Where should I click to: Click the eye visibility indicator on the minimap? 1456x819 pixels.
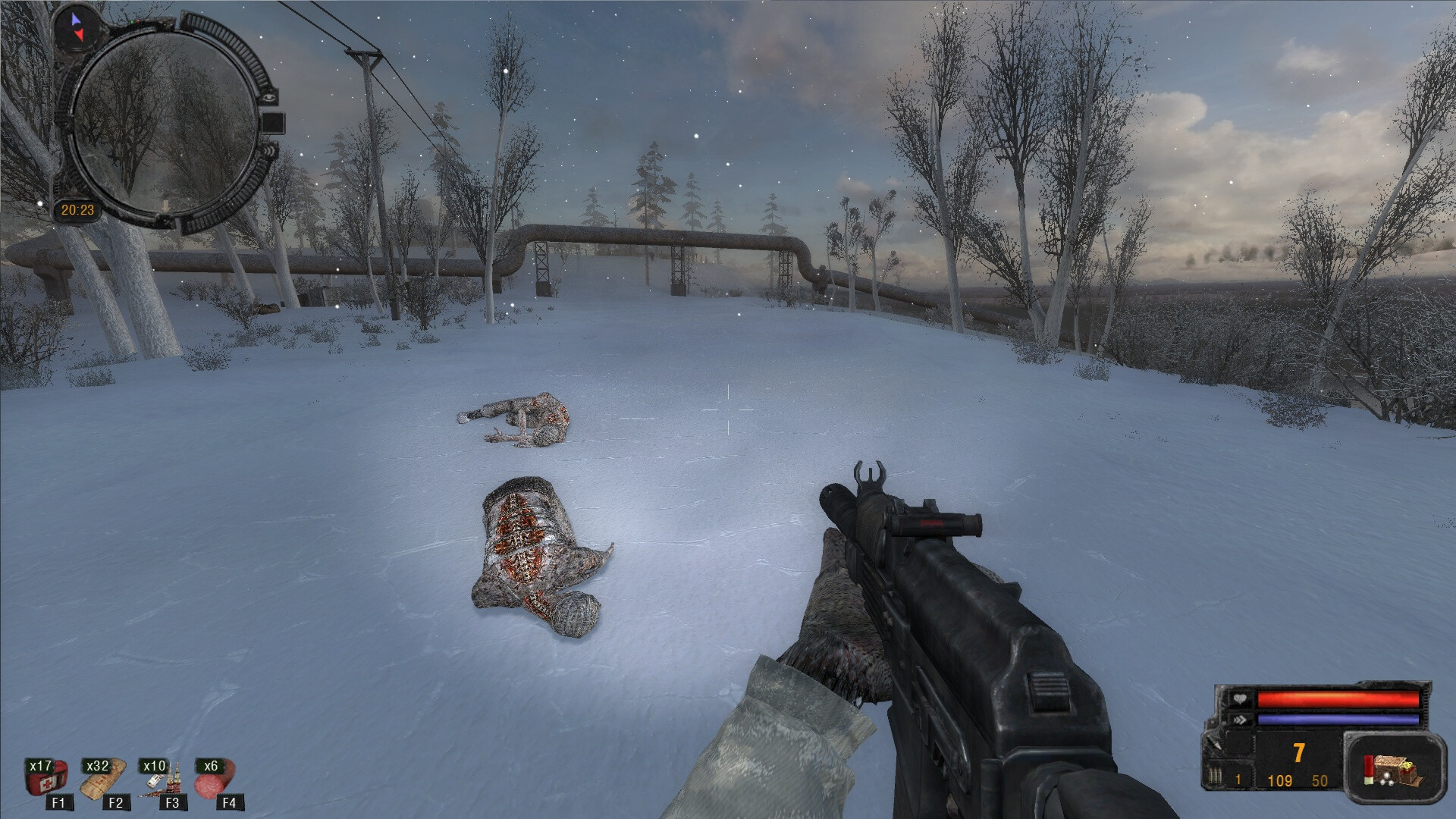(270, 96)
